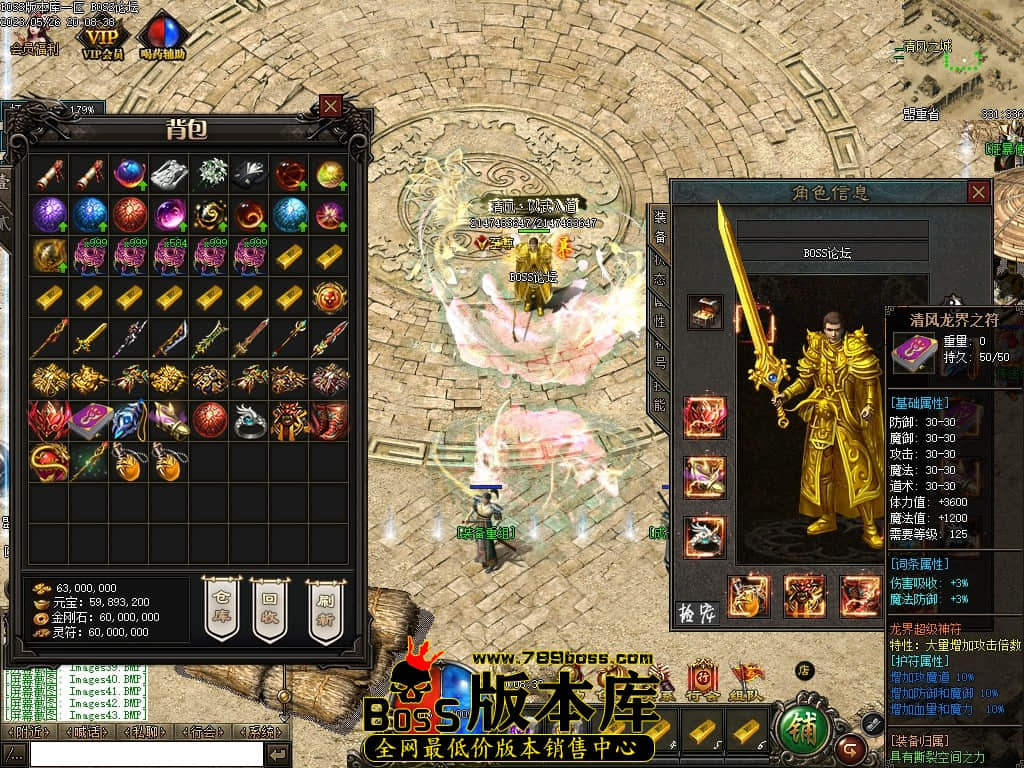
Task: Close the 角色信息 character info panel
Action: [x=978, y=192]
